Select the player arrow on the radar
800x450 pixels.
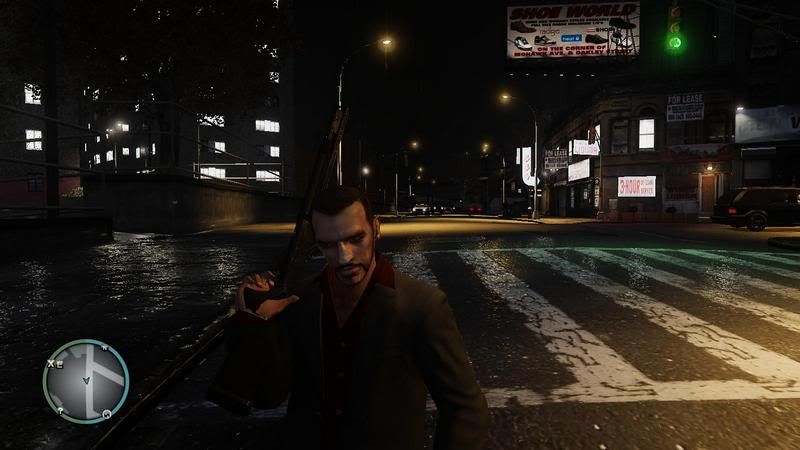click(x=87, y=380)
